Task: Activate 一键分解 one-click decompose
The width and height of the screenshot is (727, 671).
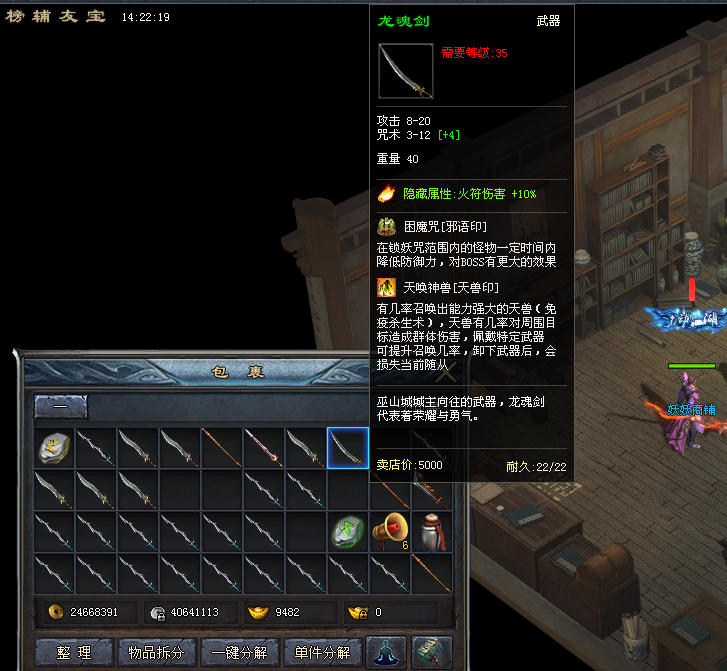Action: (x=239, y=653)
